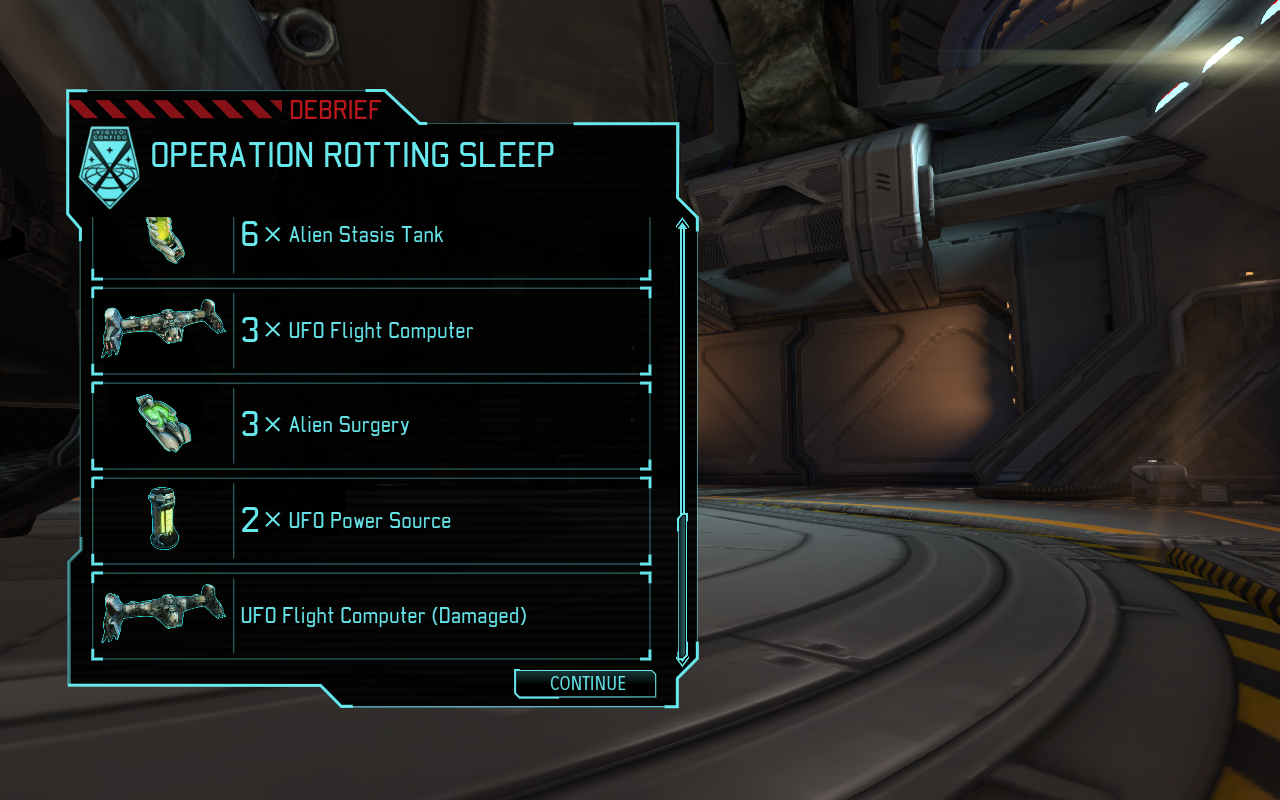
Task: Select the Alien Stasis Tank row
Action: coord(371,240)
